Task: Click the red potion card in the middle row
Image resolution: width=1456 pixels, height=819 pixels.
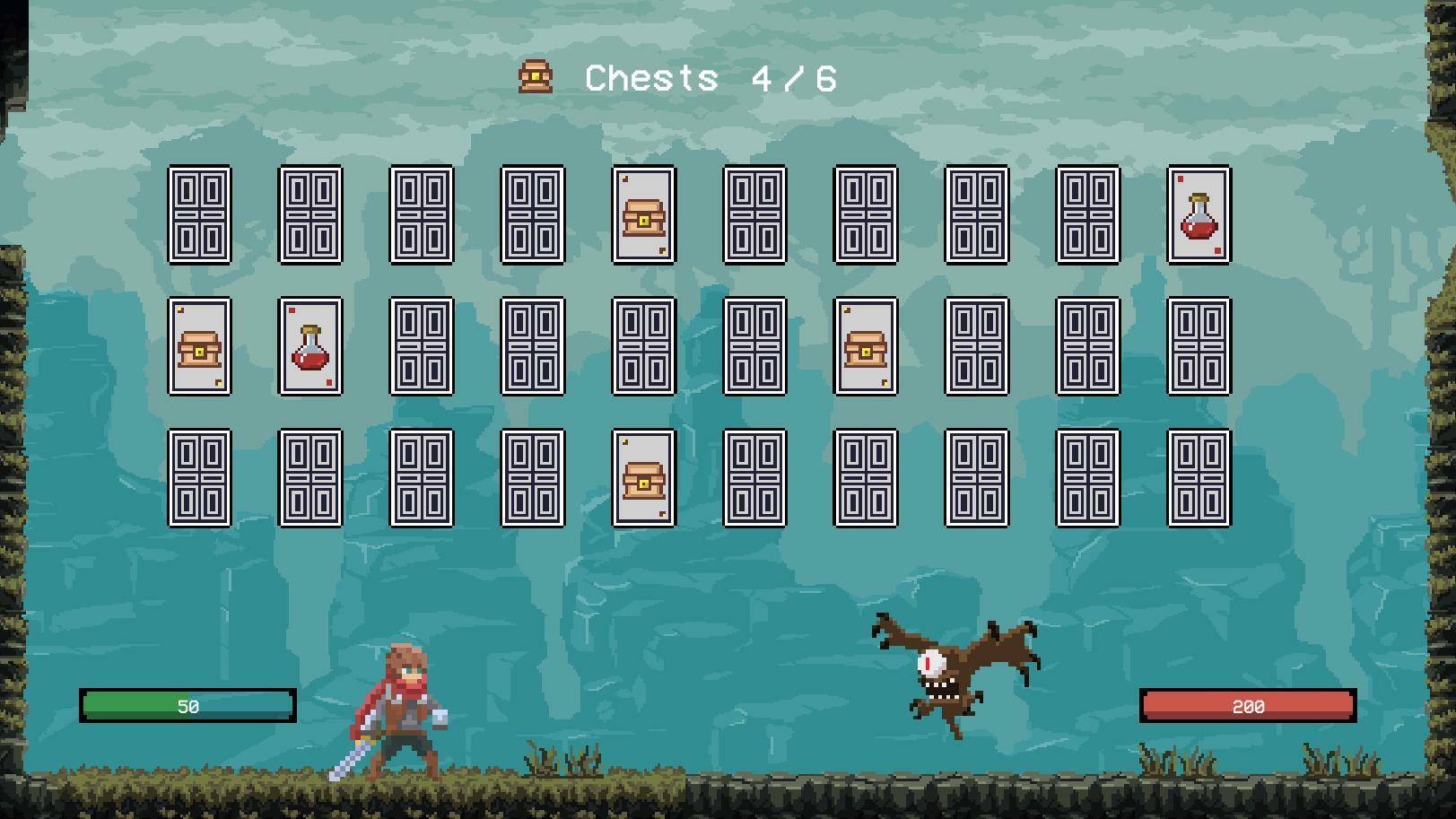Action: tap(312, 349)
